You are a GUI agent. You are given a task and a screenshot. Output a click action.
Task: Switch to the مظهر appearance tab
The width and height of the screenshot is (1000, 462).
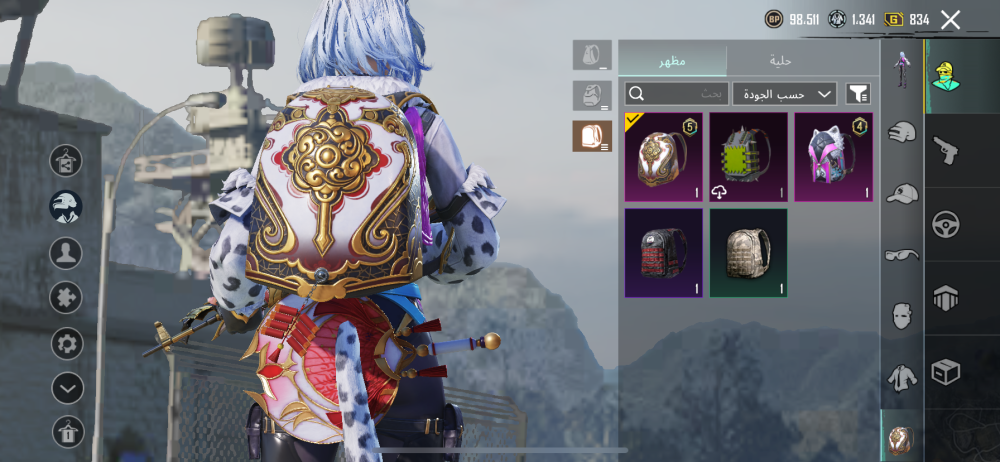(x=672, y=60)
